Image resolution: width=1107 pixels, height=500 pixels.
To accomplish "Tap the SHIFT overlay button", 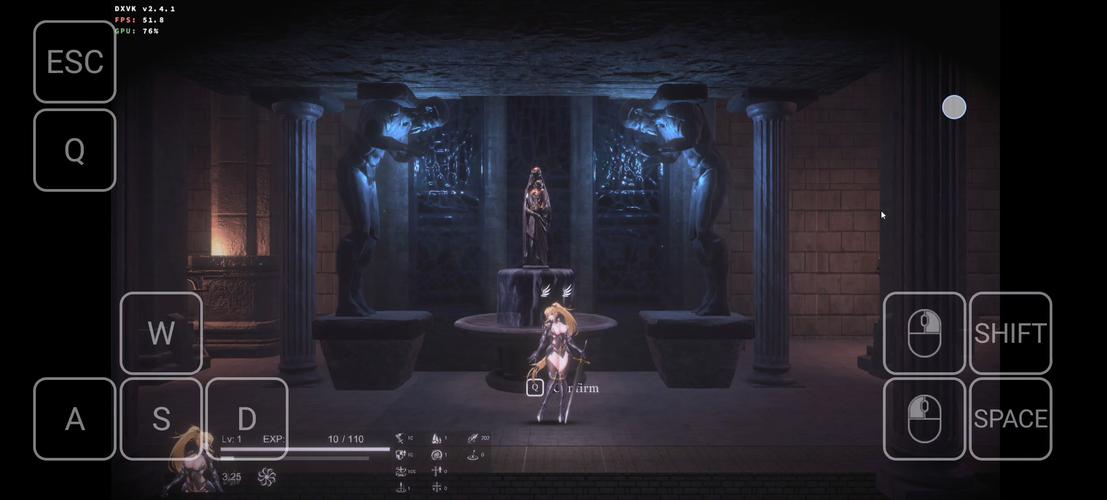I will tap(1010, 333).
